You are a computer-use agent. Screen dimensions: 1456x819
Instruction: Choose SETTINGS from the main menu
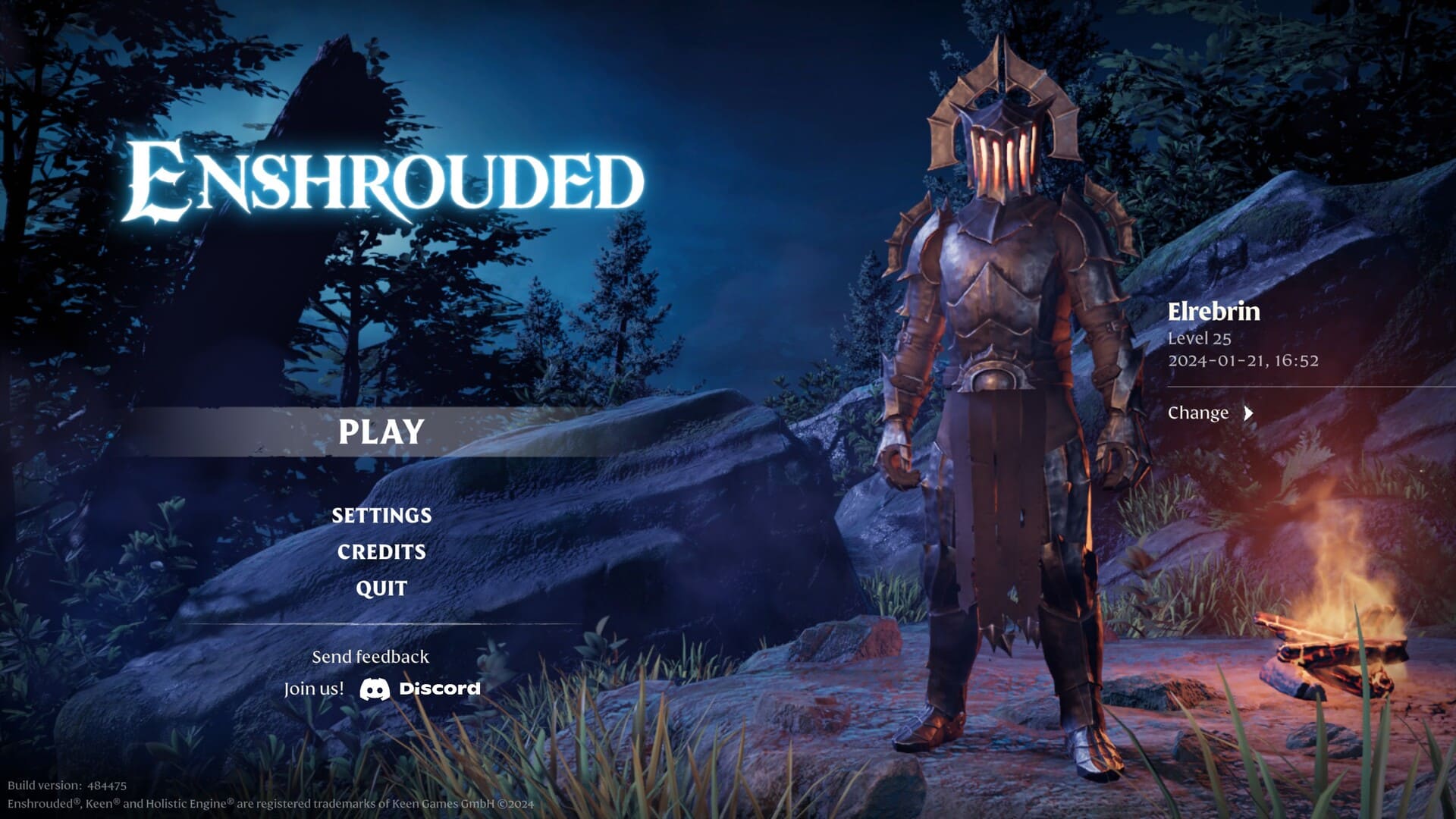381,516
